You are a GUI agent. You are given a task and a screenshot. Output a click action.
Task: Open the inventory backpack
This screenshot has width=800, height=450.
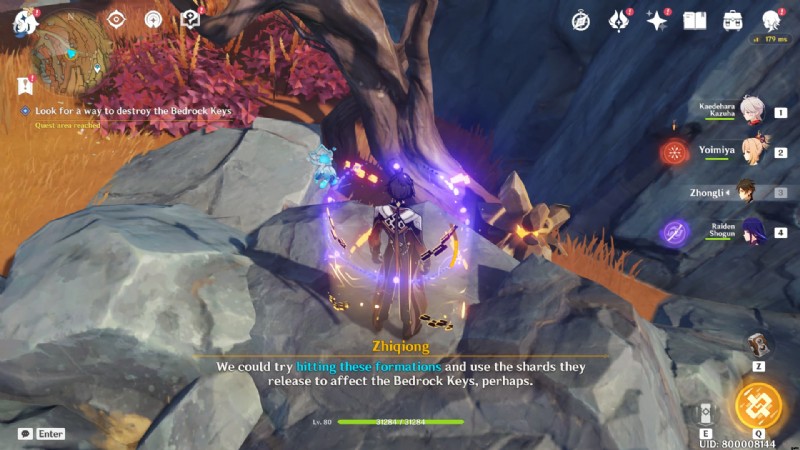pos(733,20)
